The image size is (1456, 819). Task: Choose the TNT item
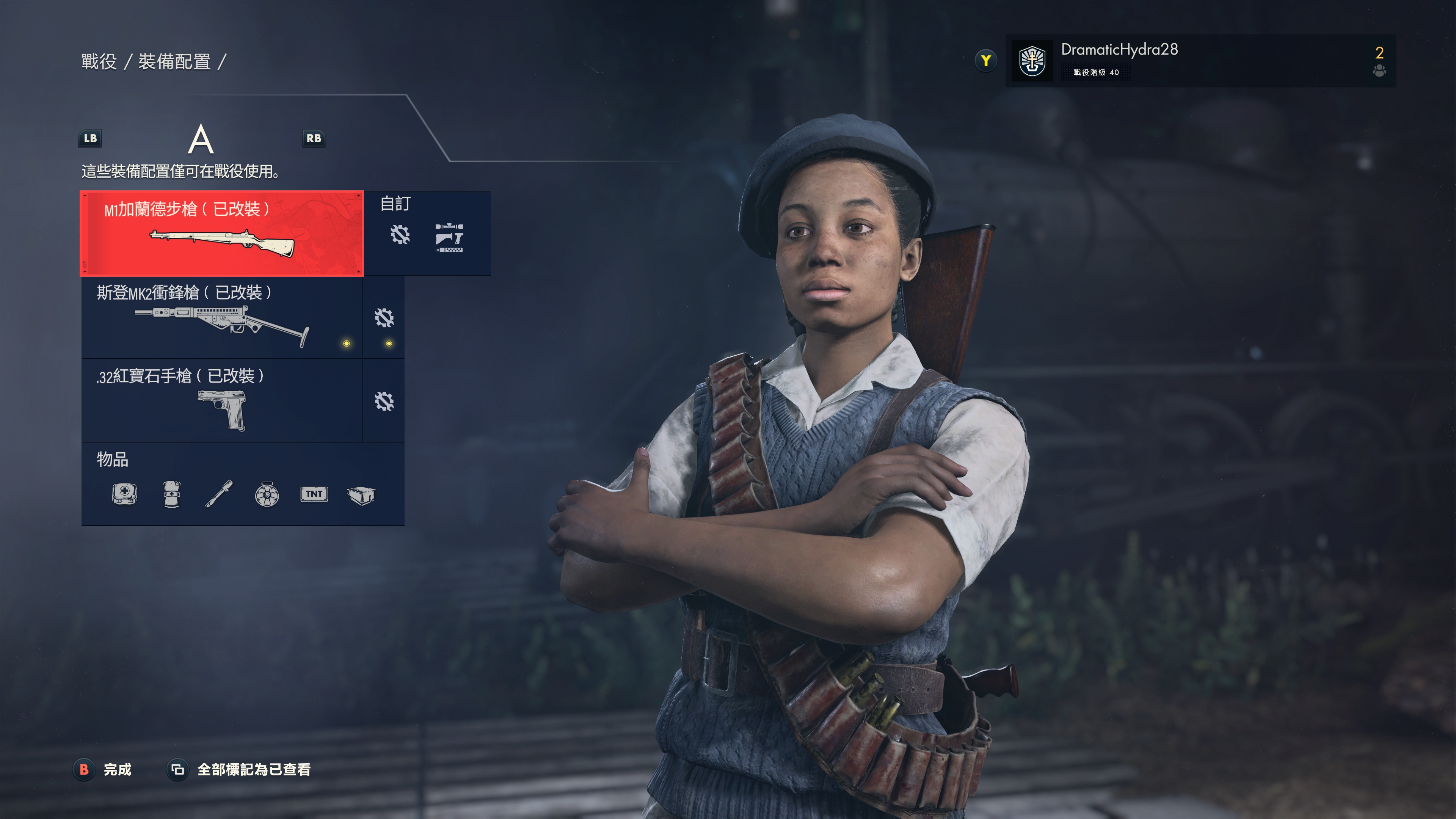click(x=314, y=494)
